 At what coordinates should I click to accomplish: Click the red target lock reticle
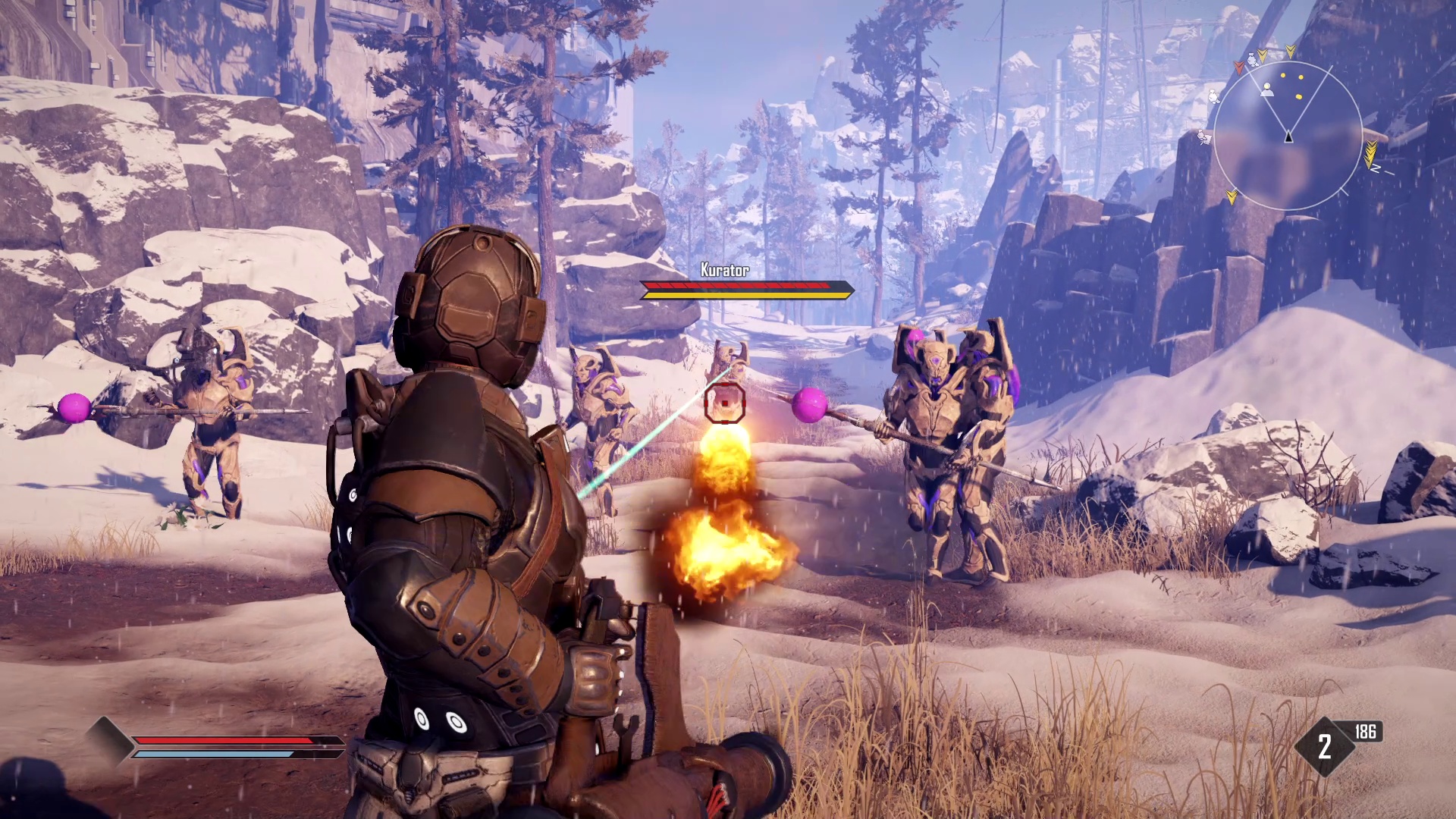click(725, 403)
